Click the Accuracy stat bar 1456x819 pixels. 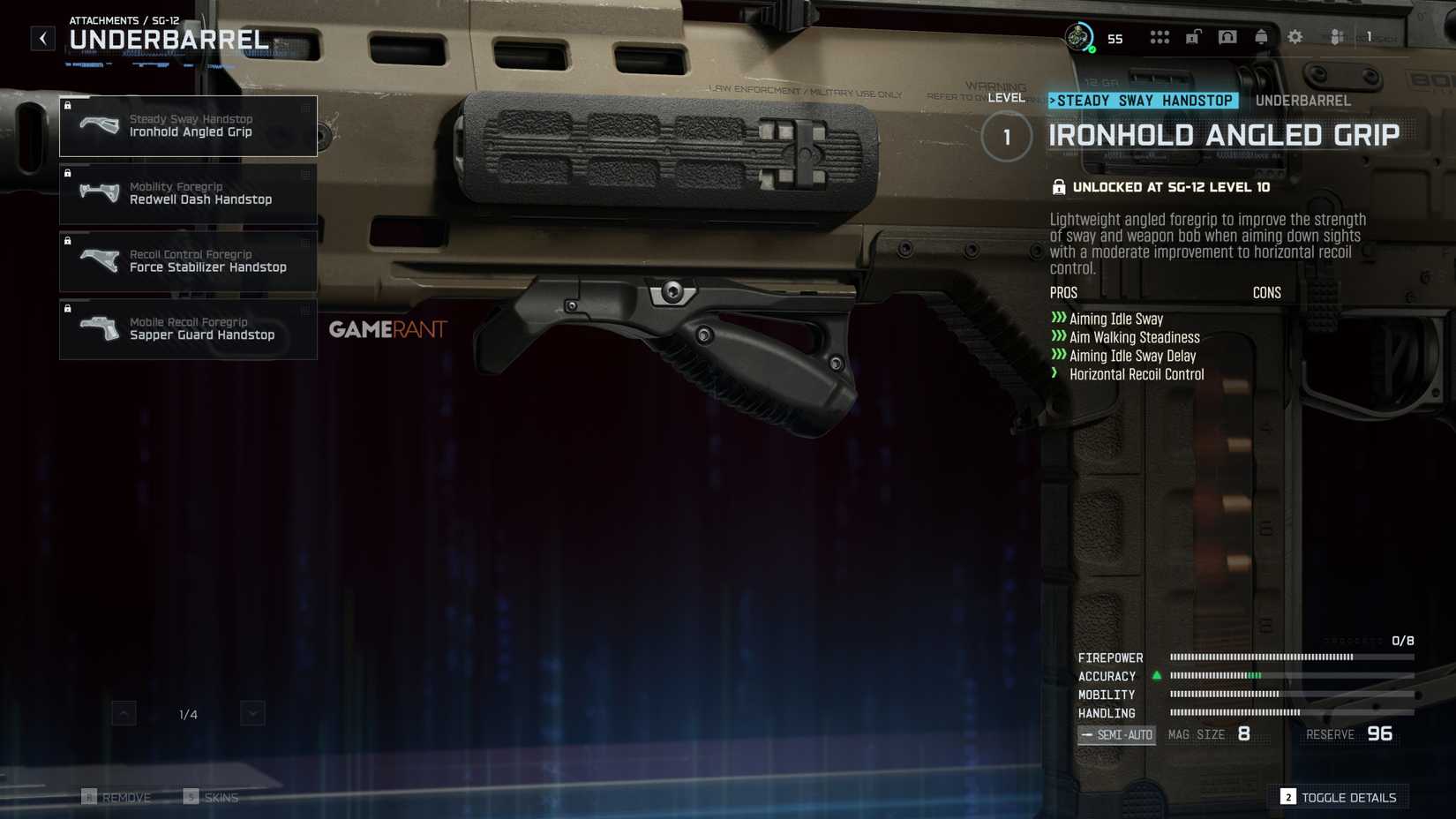coord(1260,676)
